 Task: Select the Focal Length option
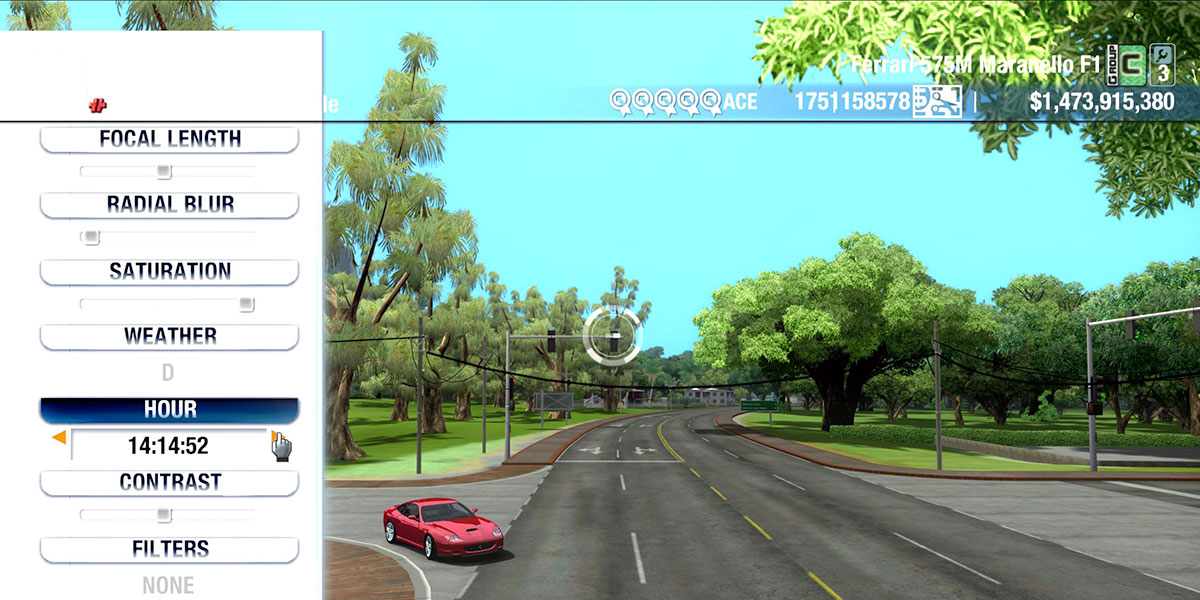tap(169, 139)
